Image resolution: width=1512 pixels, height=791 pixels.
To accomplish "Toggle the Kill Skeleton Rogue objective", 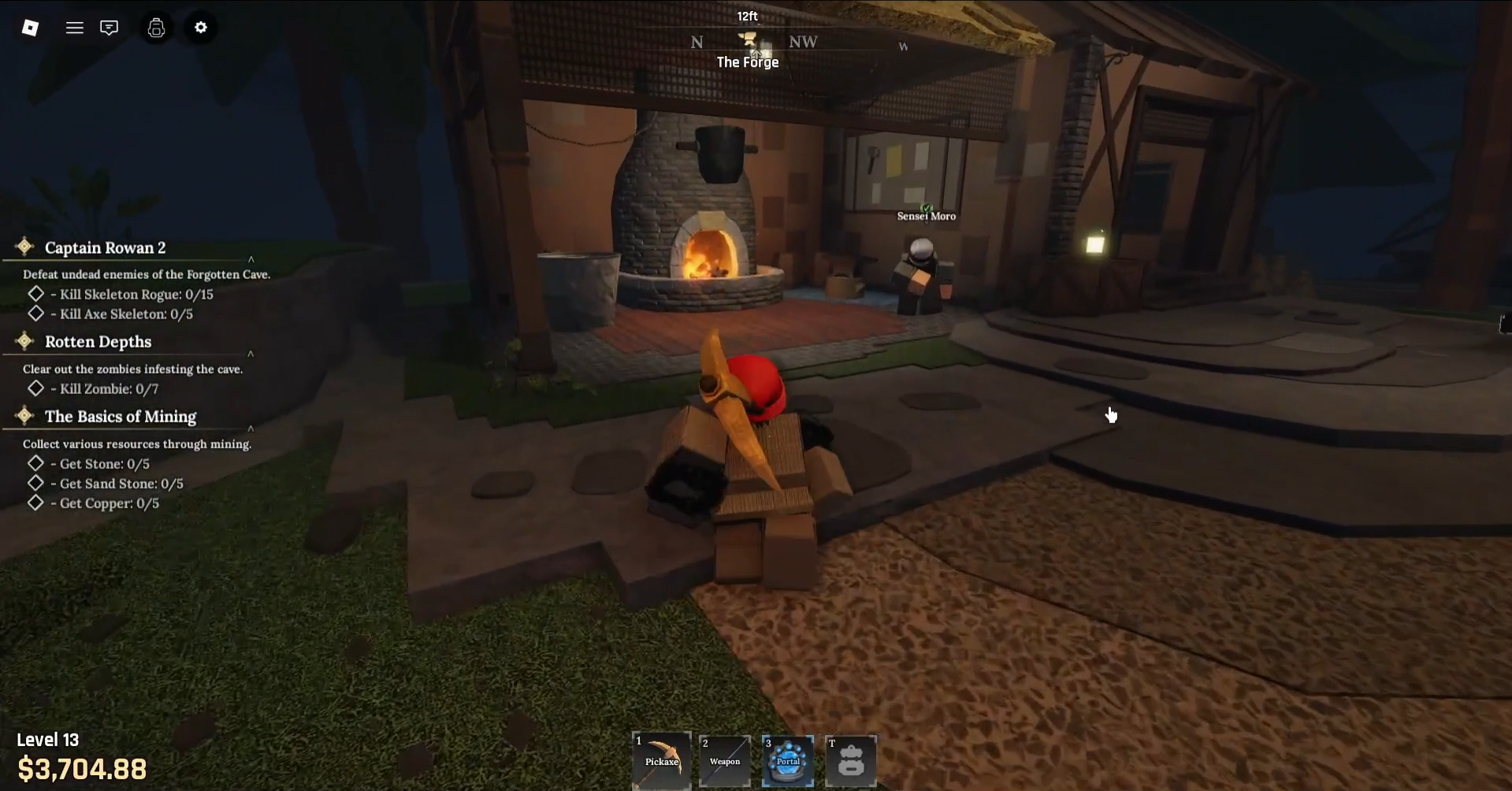I will coord(36,293).
